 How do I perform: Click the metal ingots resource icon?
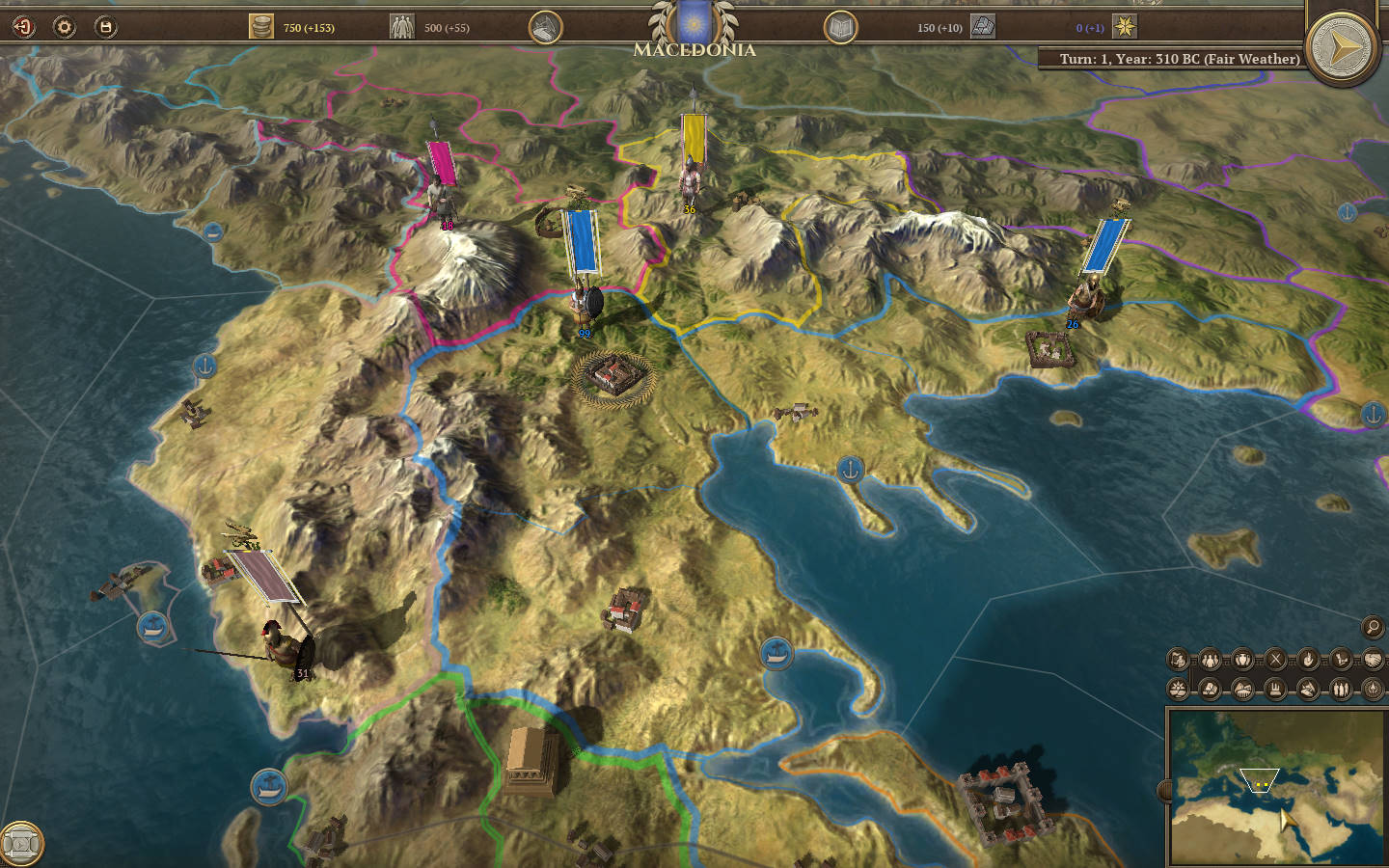click(983, 27)
